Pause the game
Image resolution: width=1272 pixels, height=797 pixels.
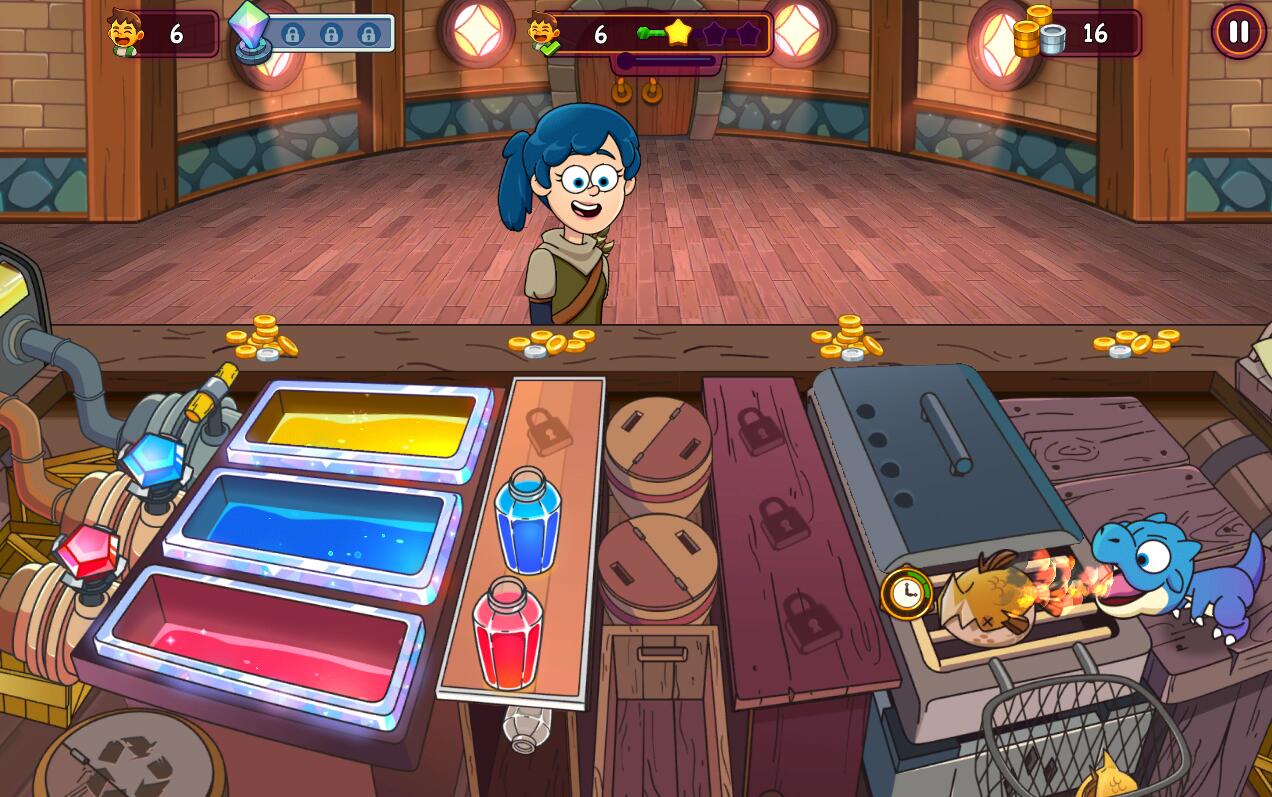(1238, 32)
